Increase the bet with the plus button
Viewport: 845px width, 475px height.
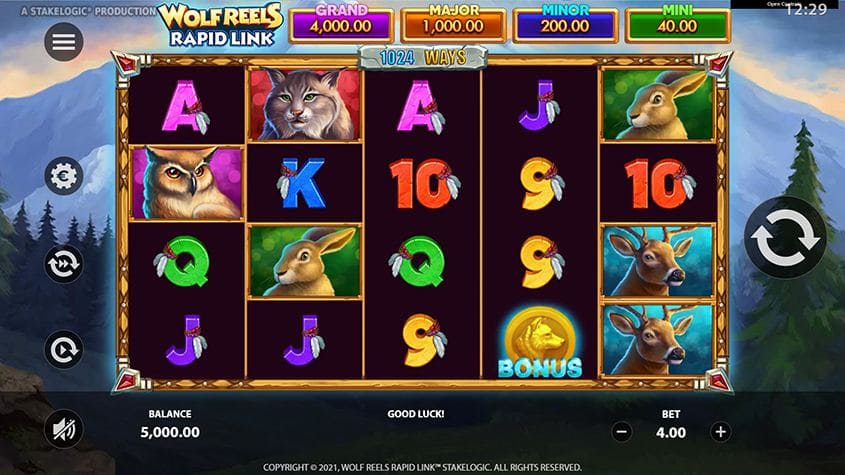tap(719, 432)
